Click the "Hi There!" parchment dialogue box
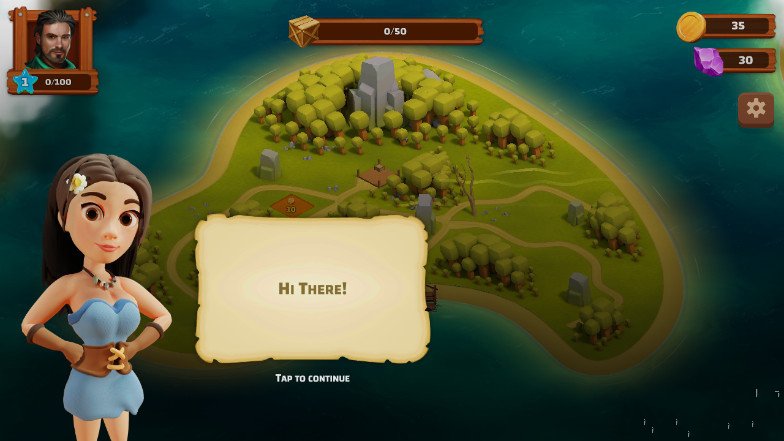Screen dimensions: 784x441 (x=313, y=288)
